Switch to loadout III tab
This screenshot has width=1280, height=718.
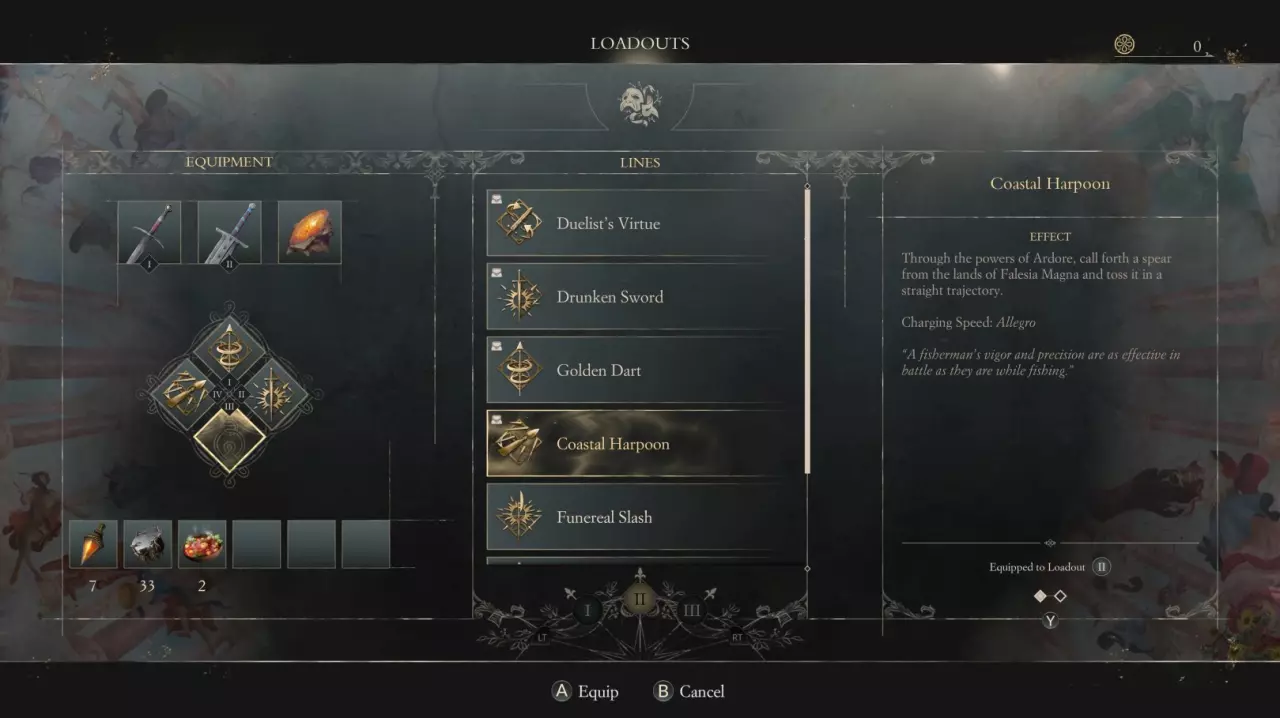click(692, 610)
